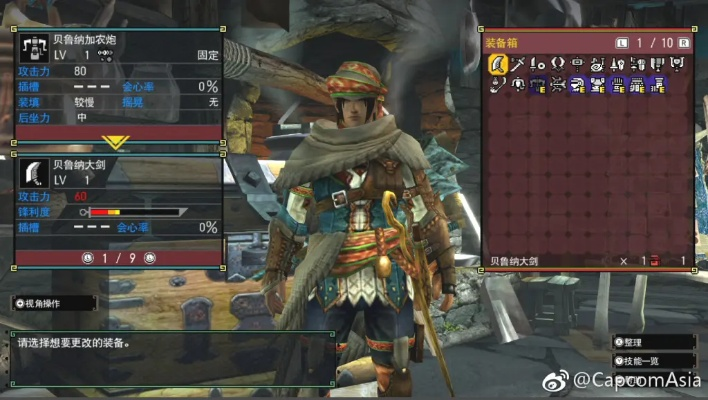The height and width of the screenshot is (400, 708).
Task: Go to previous equipment box page
Action: (622, 43)
